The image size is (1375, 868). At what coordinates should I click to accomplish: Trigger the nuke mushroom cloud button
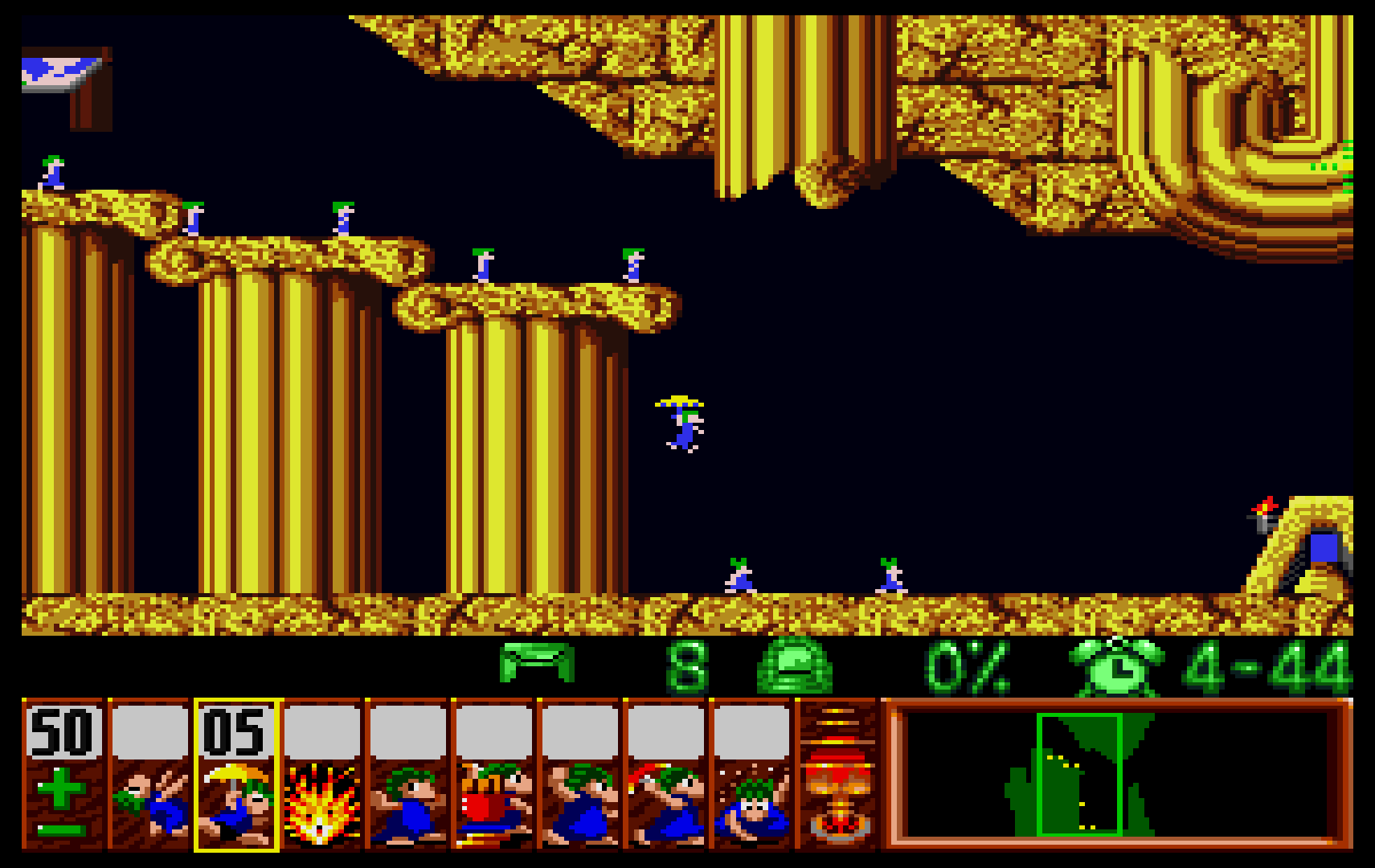click(837, 776)
